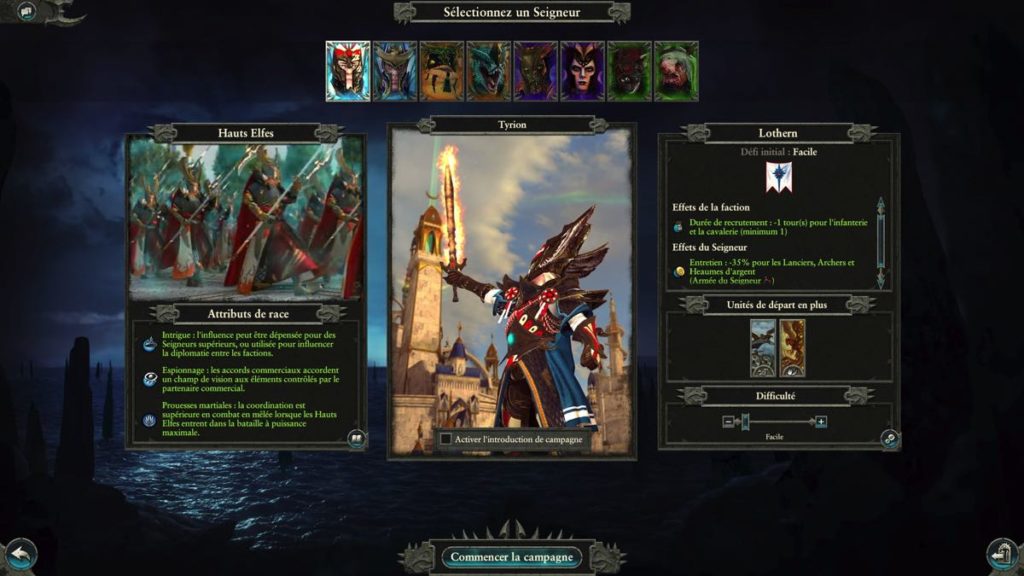Pick the Mazdamundi orange lord portrait
This screenshot has height=576, width=1024.
click(x=441, y=70)
